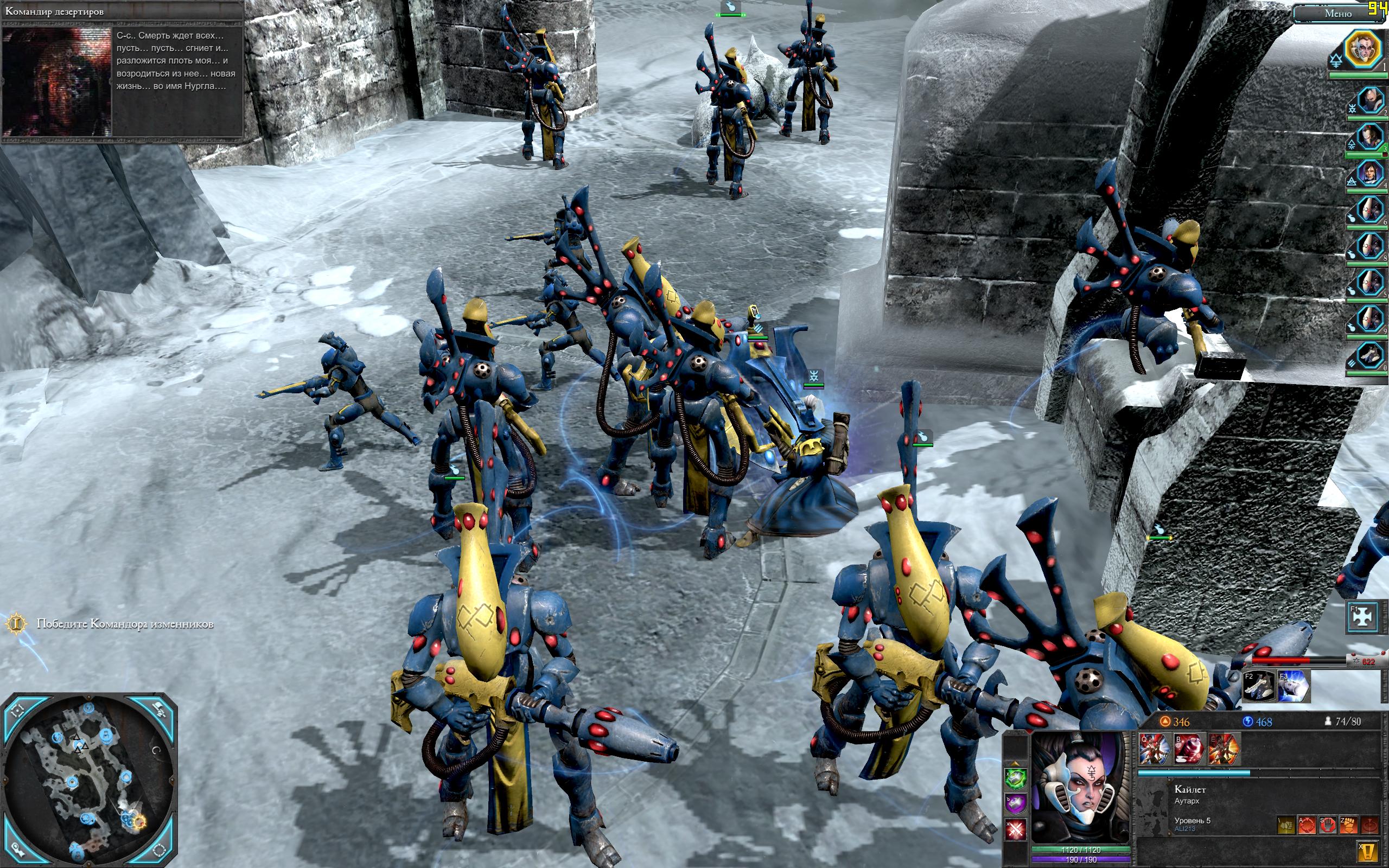The image size is (1389, 868).
Task: Choose the melee fist command icon
Action: click(1348, 825)
